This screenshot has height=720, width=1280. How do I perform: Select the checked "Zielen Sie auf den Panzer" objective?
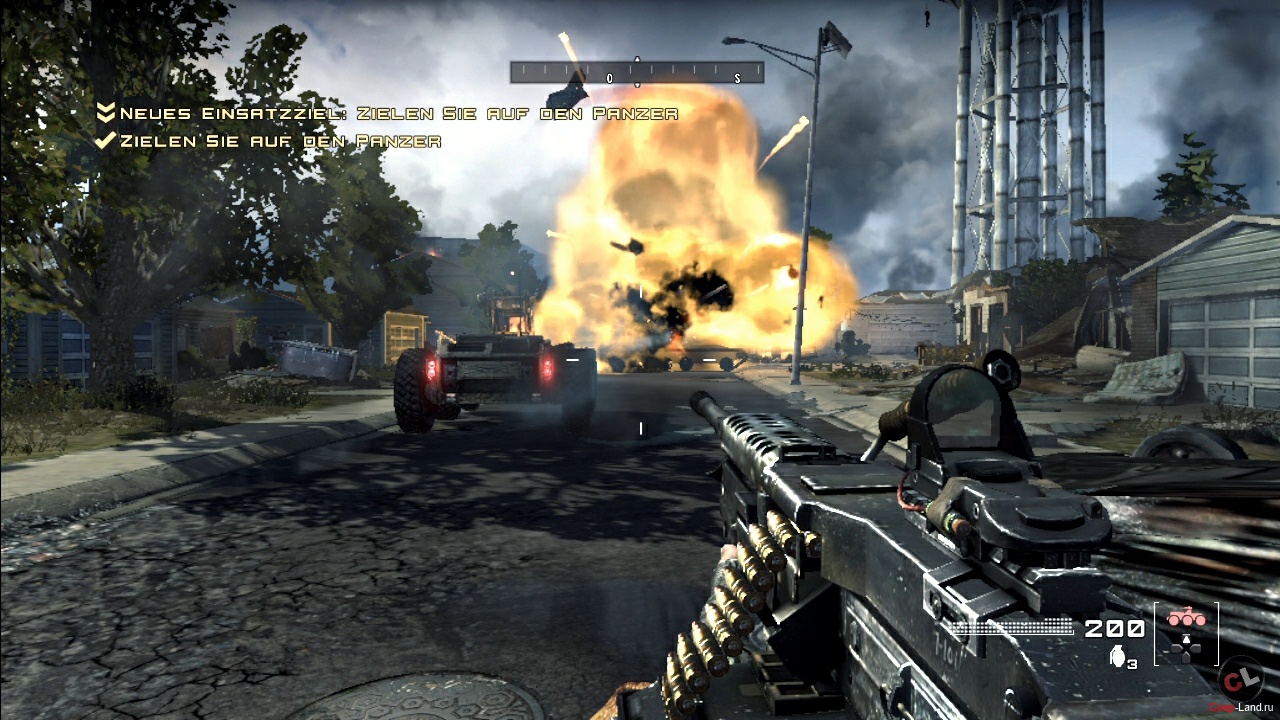(x=268, y=141)
